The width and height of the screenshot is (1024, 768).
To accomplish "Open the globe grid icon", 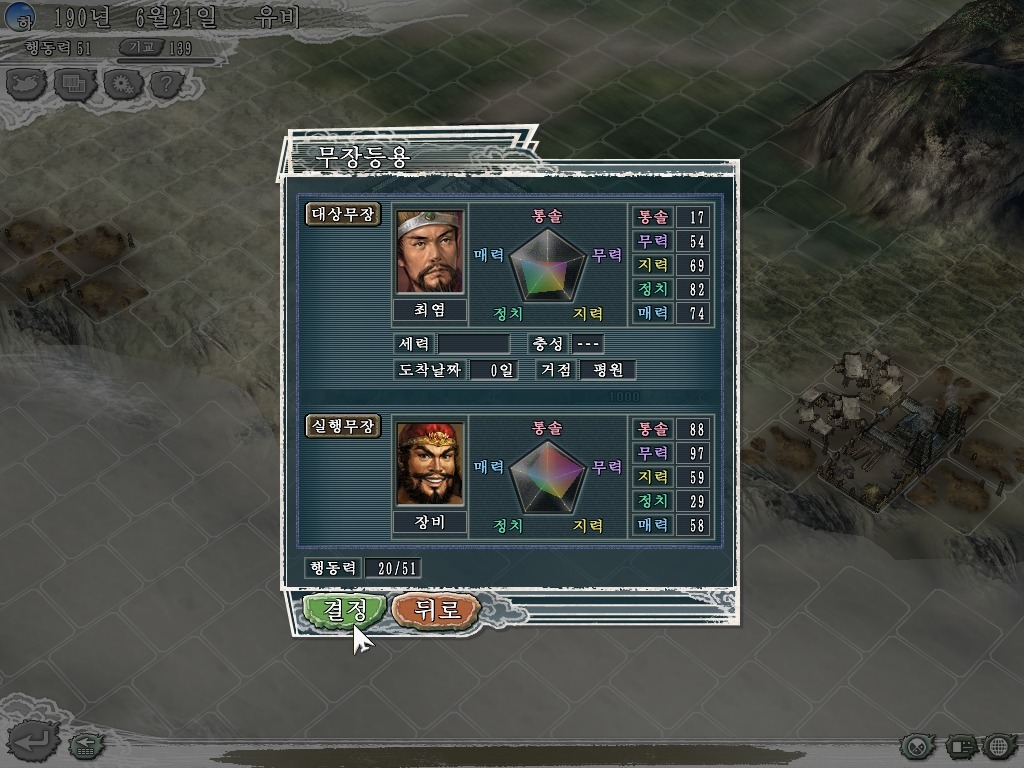I will [x=997, y=745].
